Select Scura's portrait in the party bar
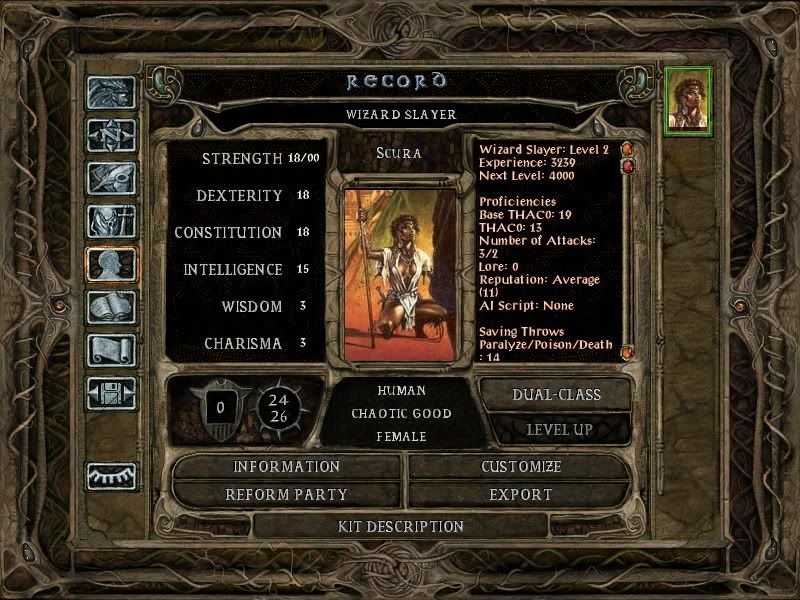 [690, 98]
